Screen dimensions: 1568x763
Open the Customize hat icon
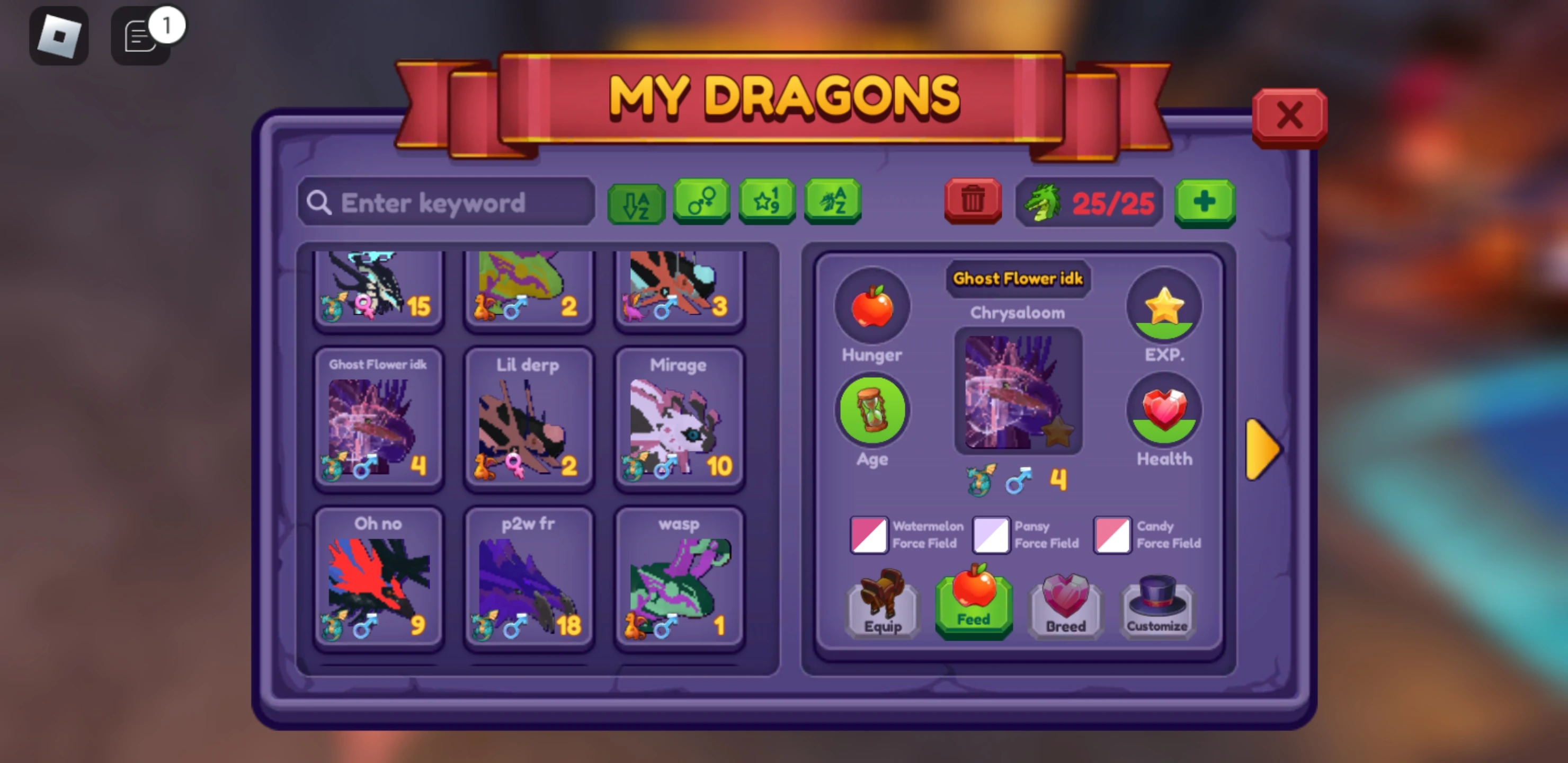pyautogui.click(x=1156, y=606)
